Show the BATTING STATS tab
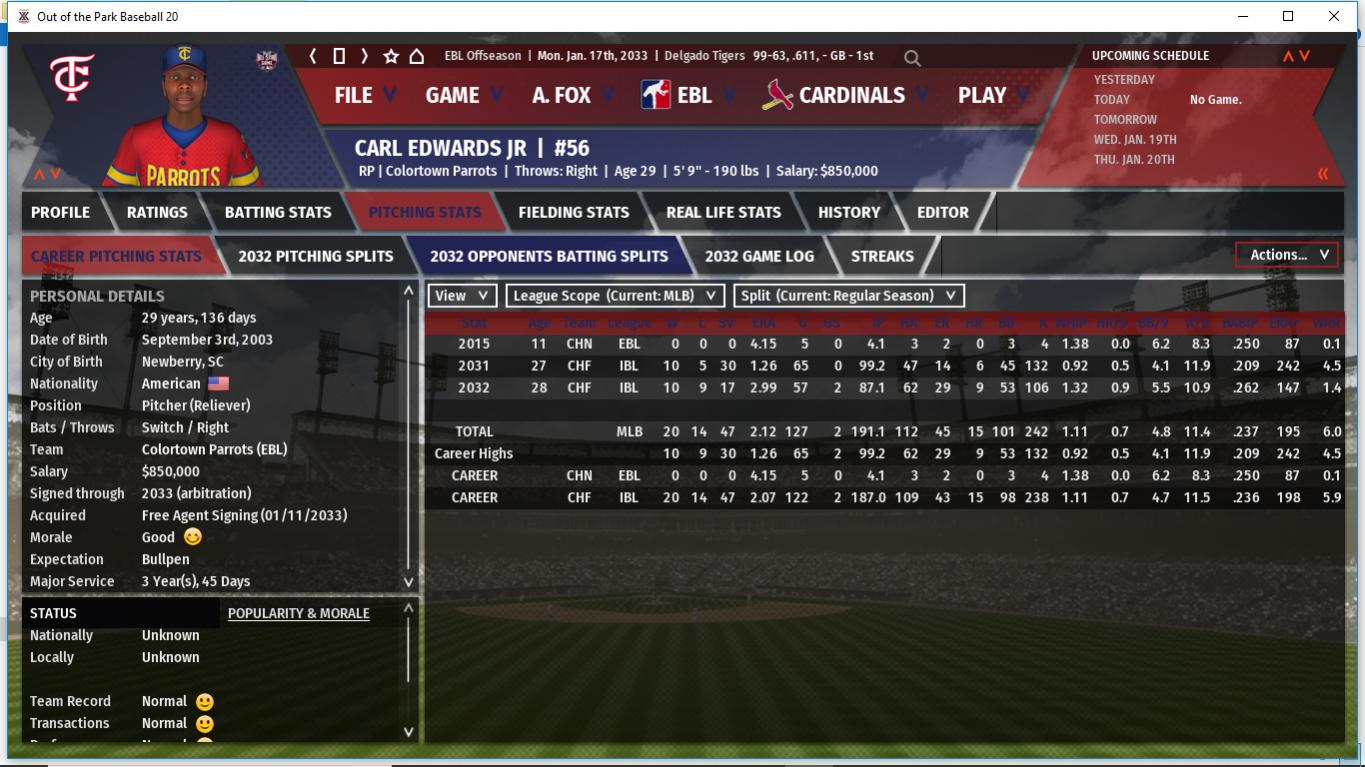 (277, 212)
